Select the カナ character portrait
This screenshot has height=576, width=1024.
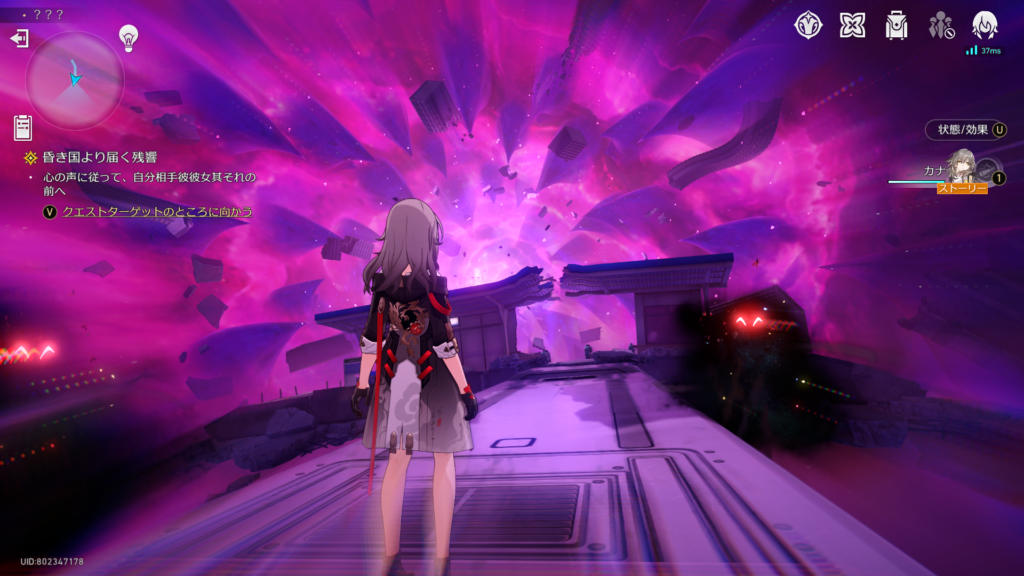[x=963, y=166]
